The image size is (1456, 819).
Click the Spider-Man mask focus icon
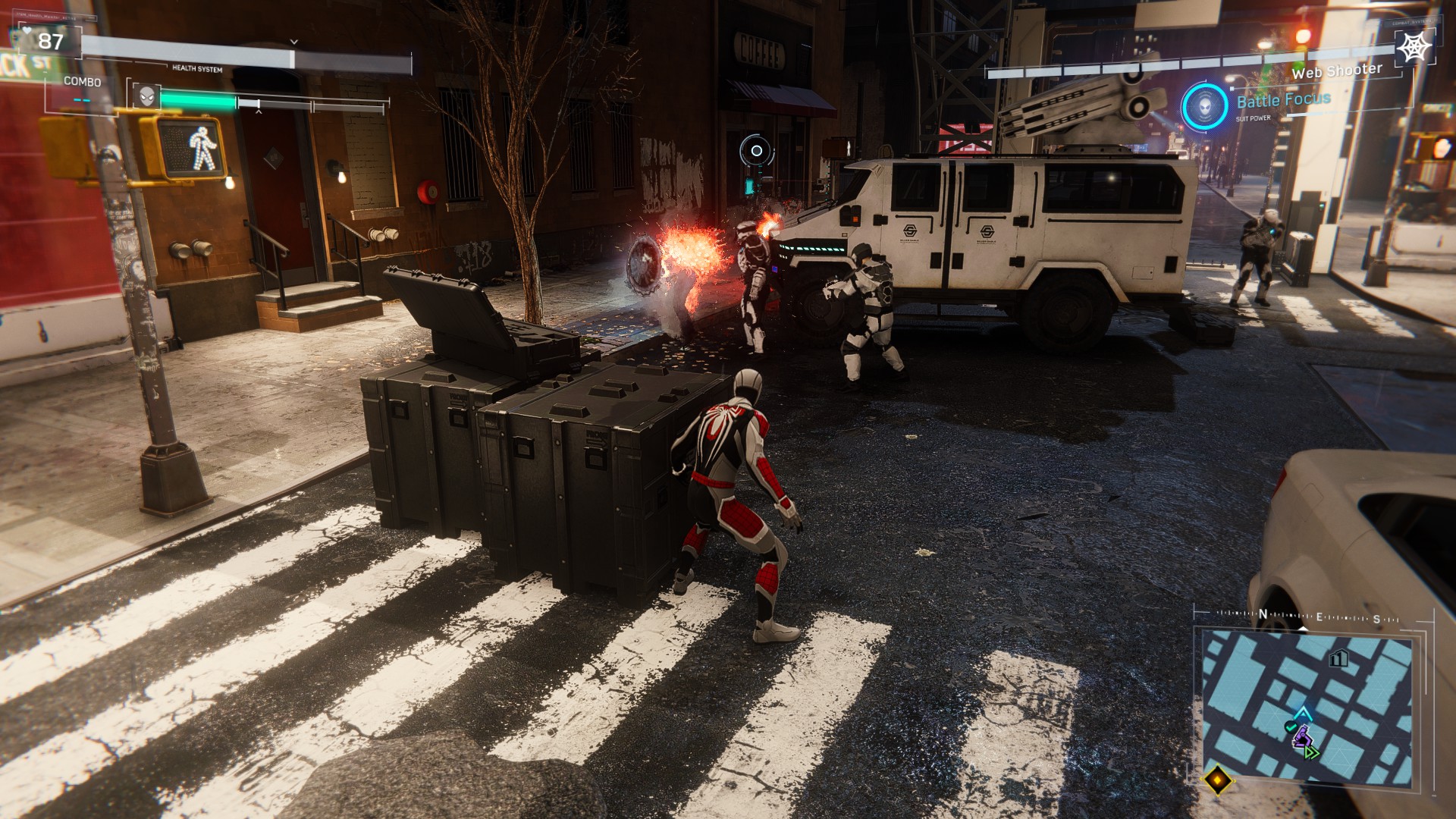(x=146, y=96)
